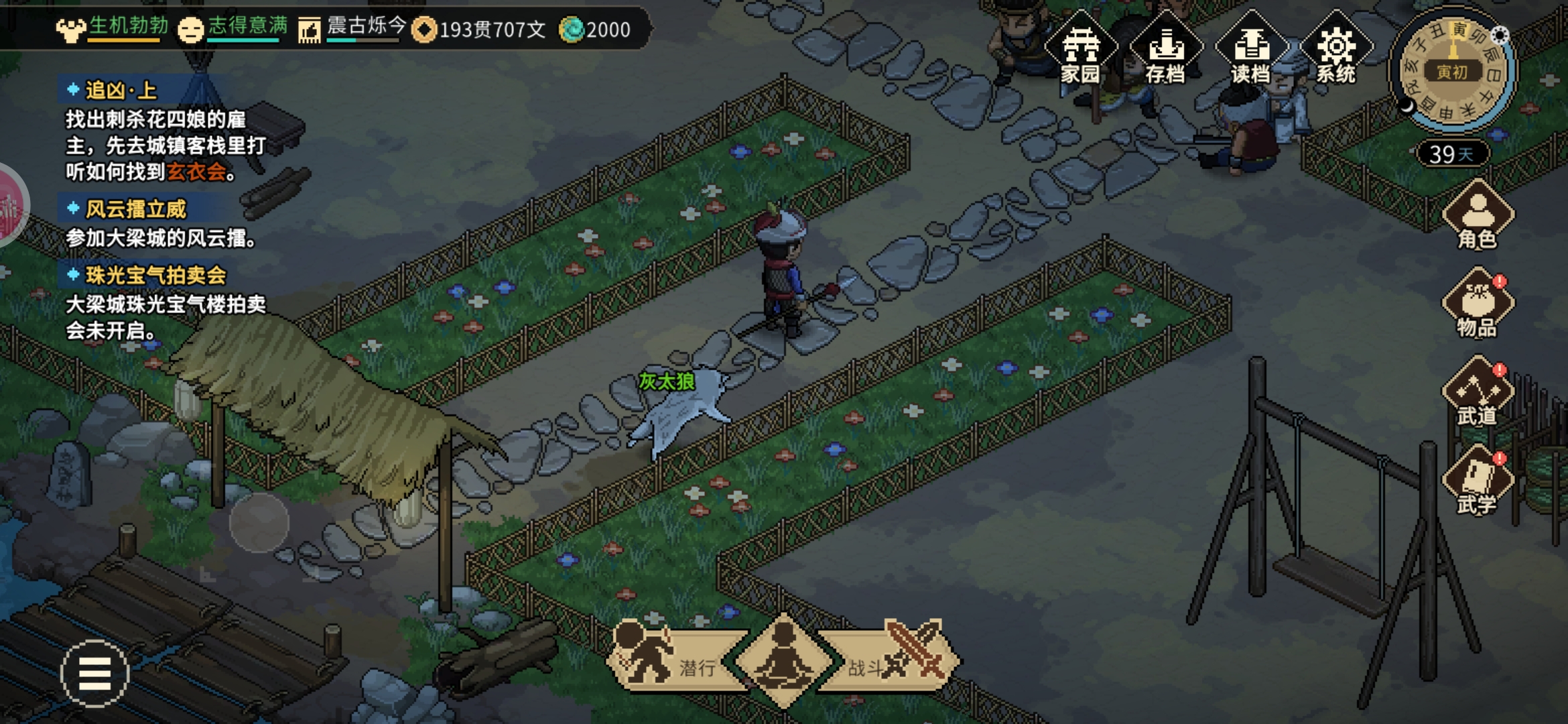The height and width of the screenshot is (724, 1568).
Task: Open the 家园 homestead menu
Action: point(1080,50)
